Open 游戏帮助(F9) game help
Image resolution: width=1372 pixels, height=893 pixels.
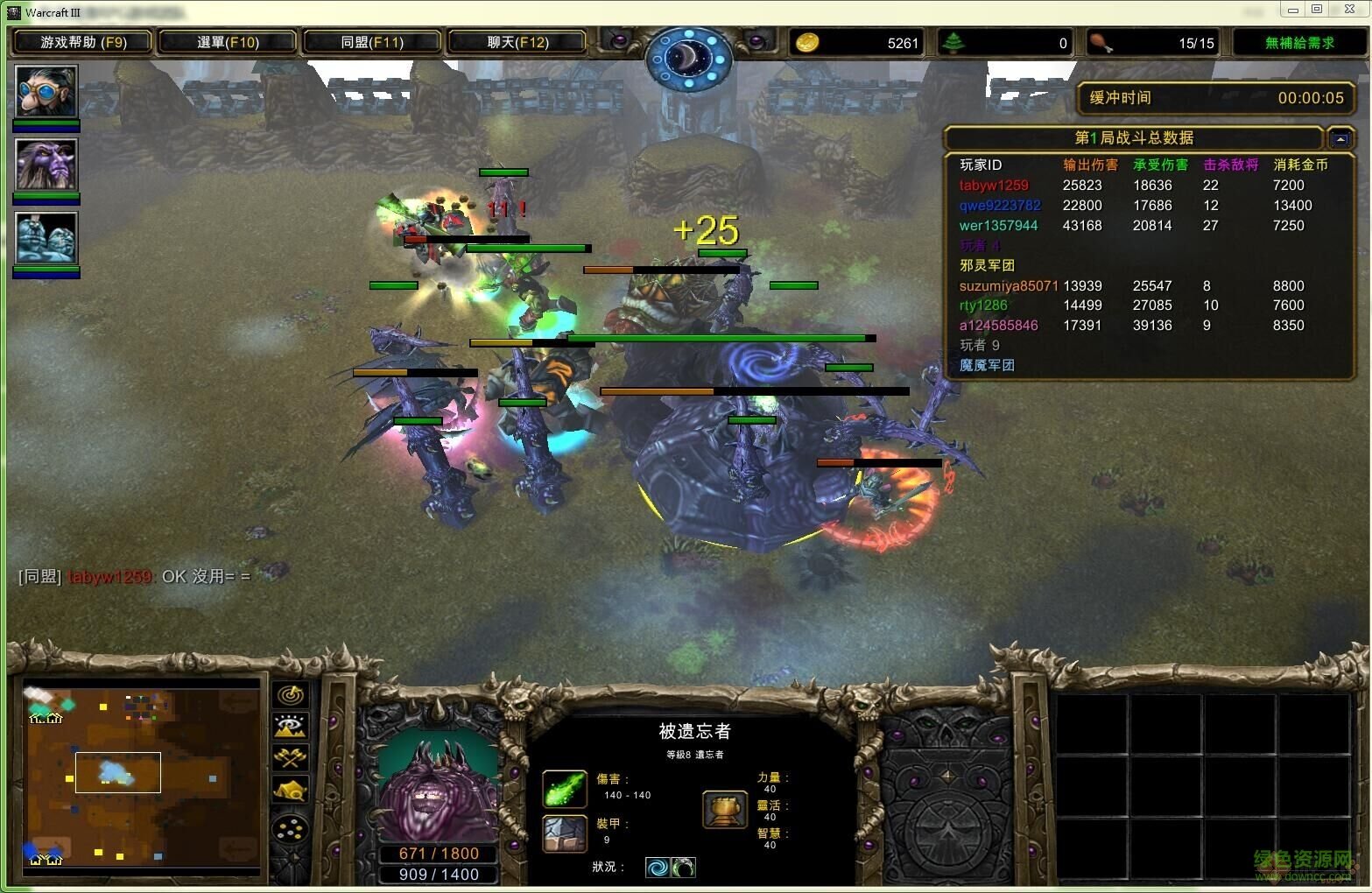click(x=81, y=41)
